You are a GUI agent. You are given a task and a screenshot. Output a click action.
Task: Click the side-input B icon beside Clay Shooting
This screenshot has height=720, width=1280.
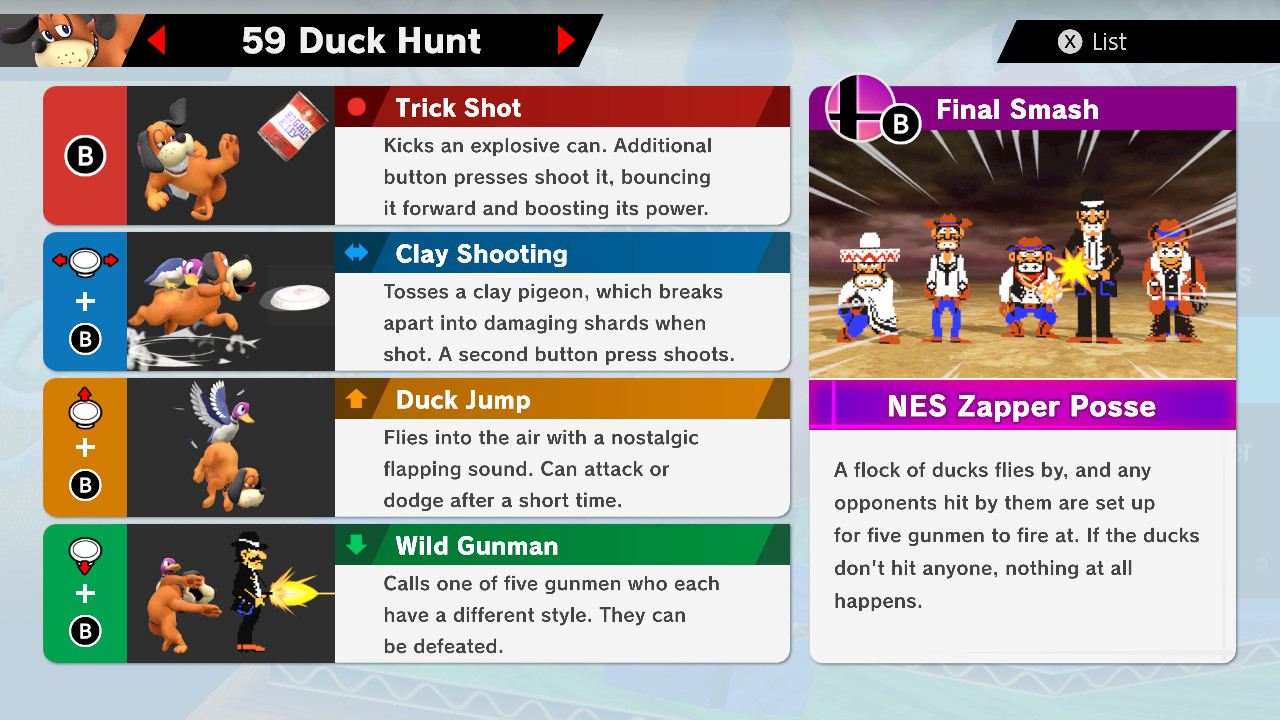(85, 338)
